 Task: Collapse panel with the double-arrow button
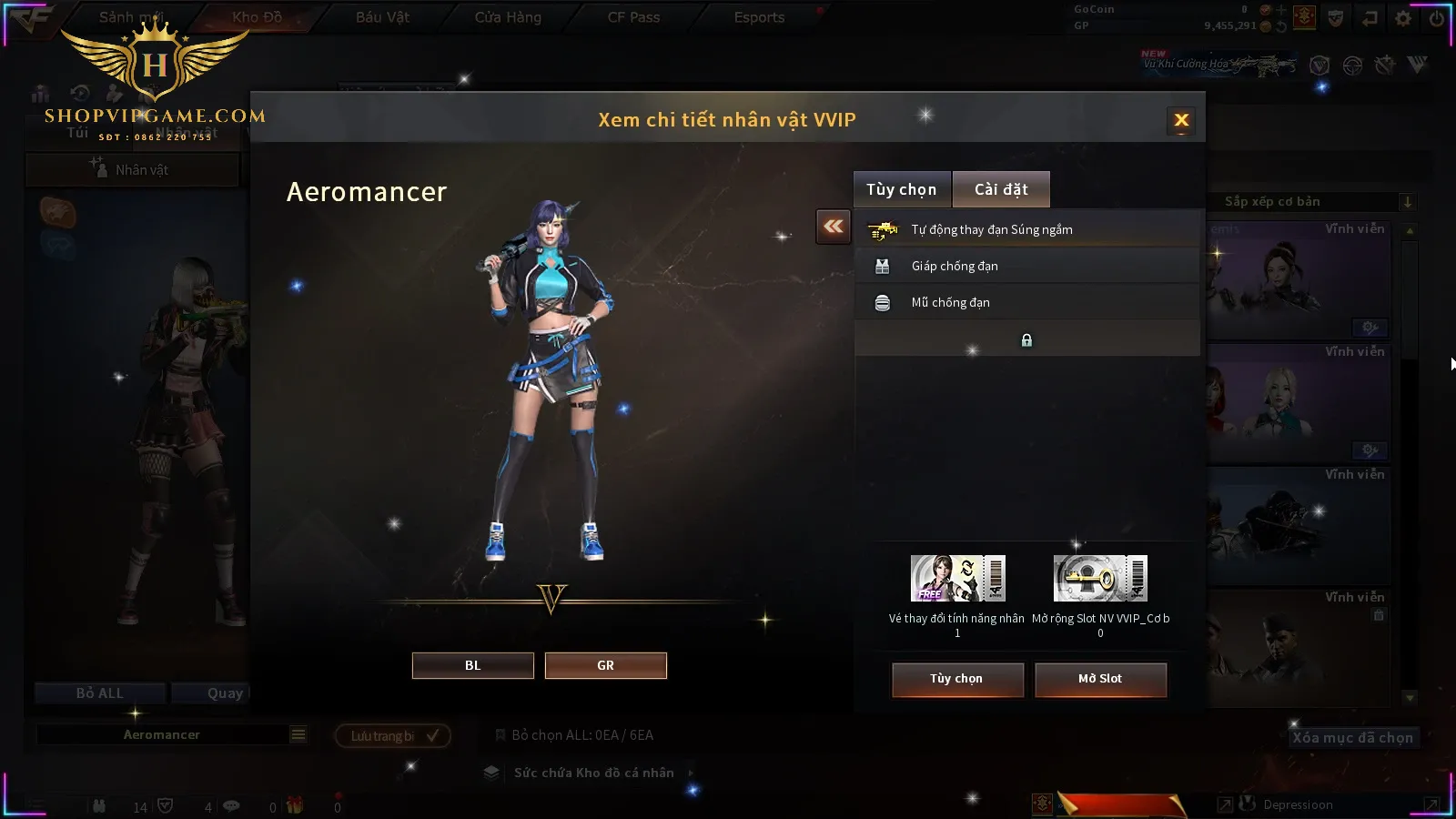(833, 227)
